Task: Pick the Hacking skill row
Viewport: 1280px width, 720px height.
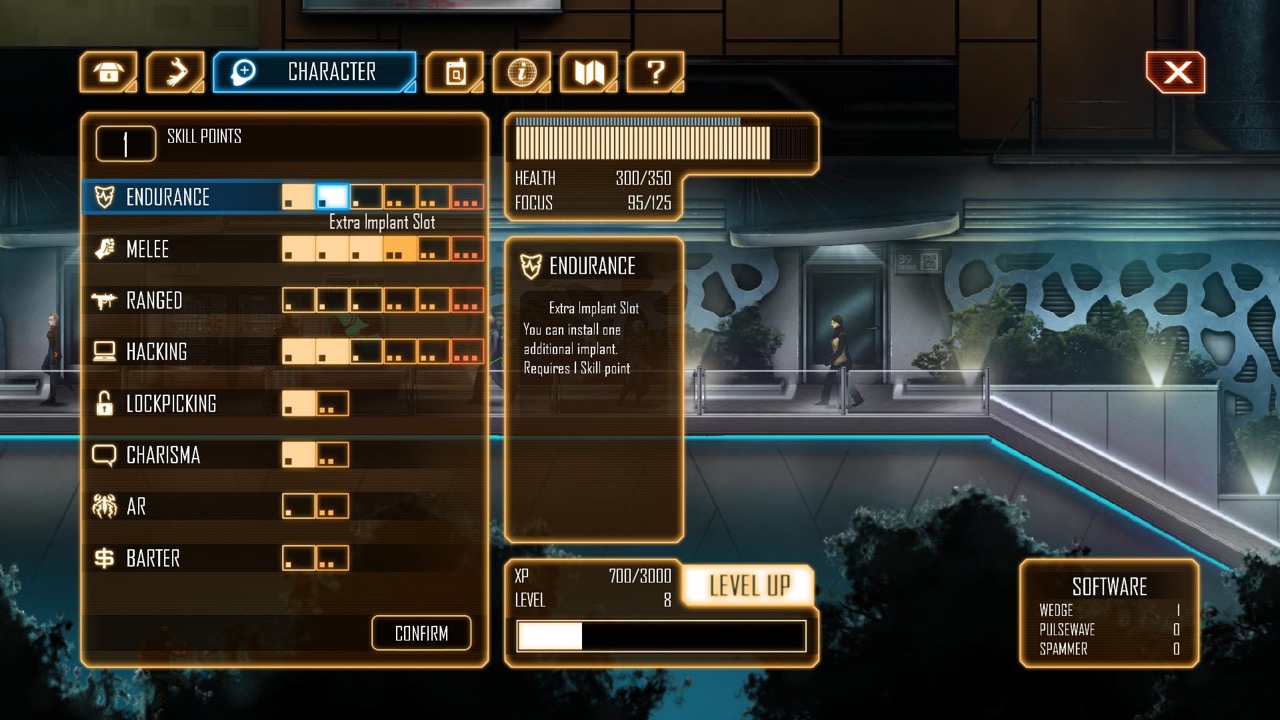Action: (156, 352)
